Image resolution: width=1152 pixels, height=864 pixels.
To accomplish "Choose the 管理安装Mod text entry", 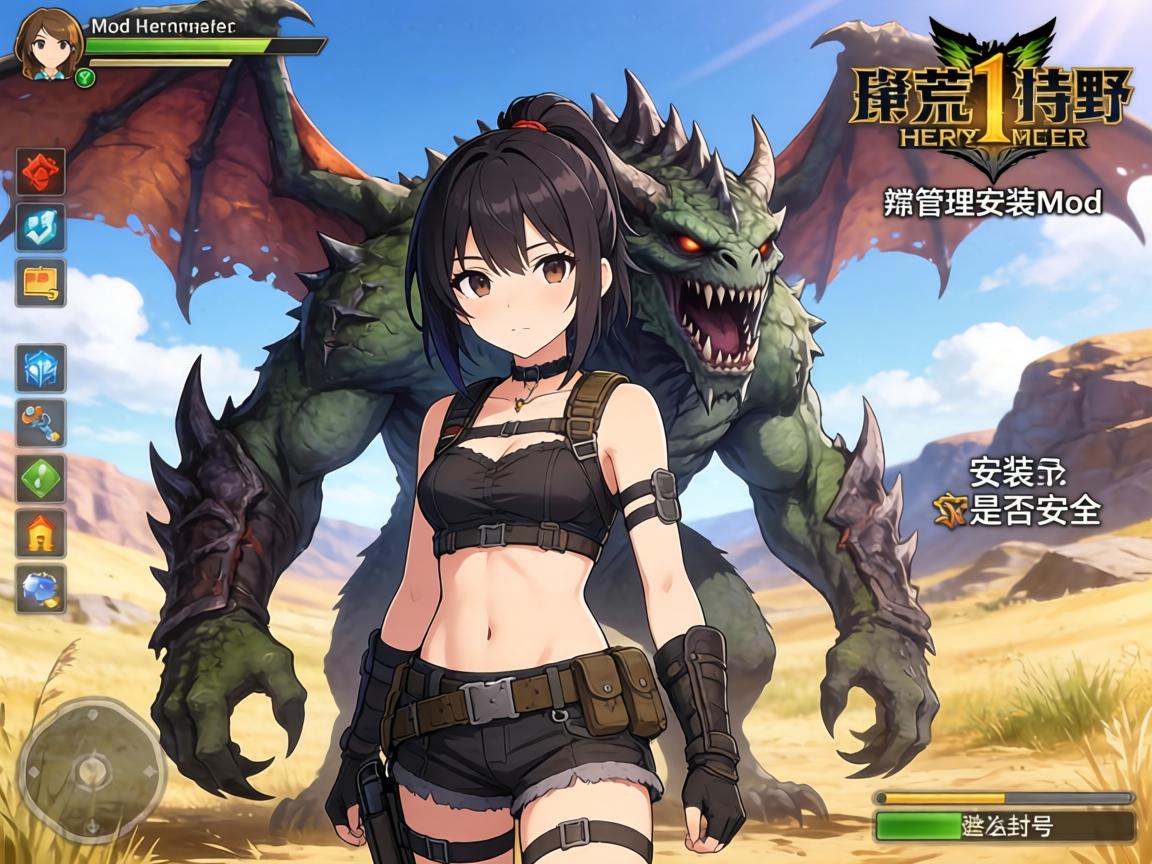I will 993,203.
